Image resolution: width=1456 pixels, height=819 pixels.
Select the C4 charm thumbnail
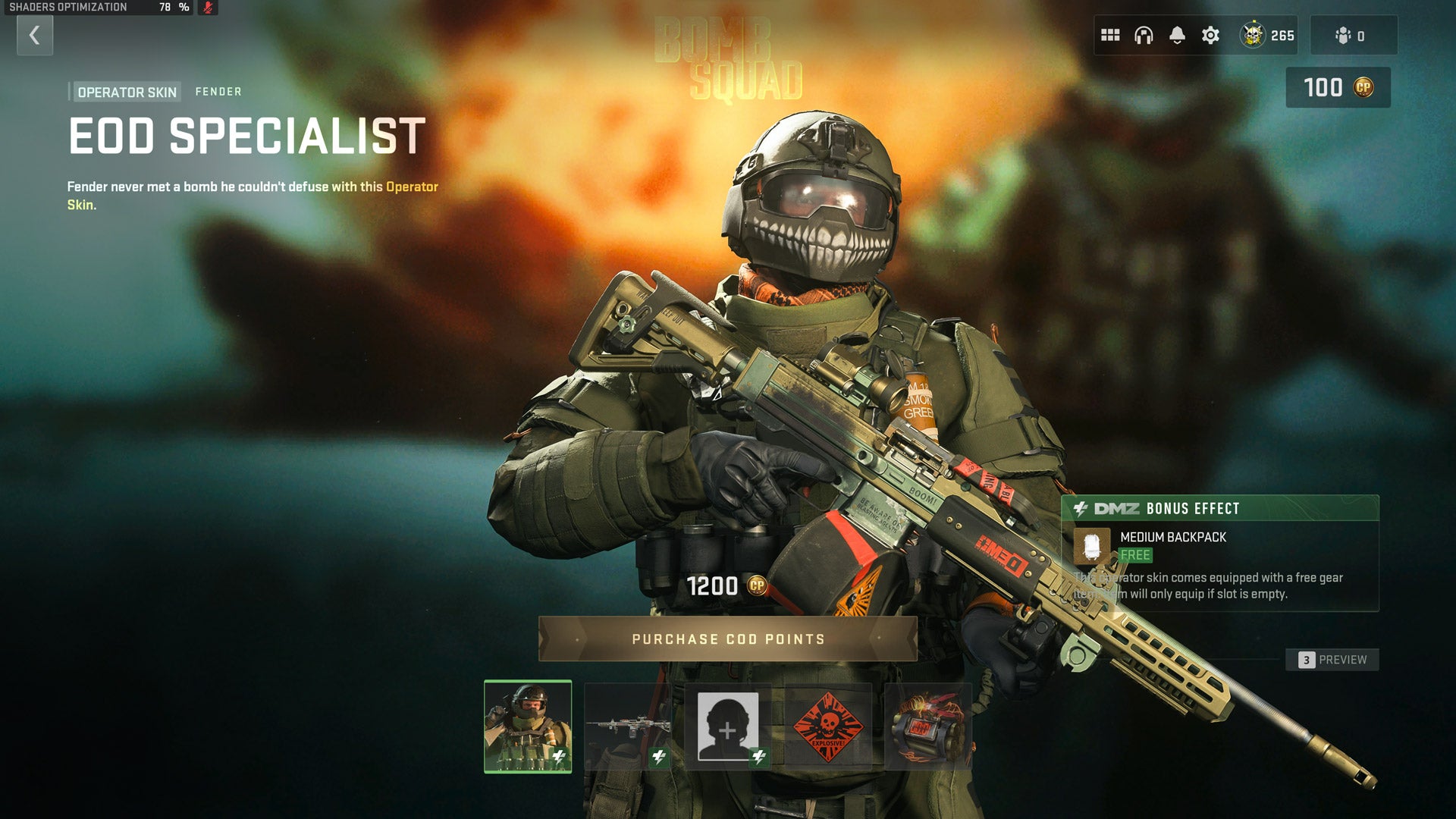(x=927, y=726)
